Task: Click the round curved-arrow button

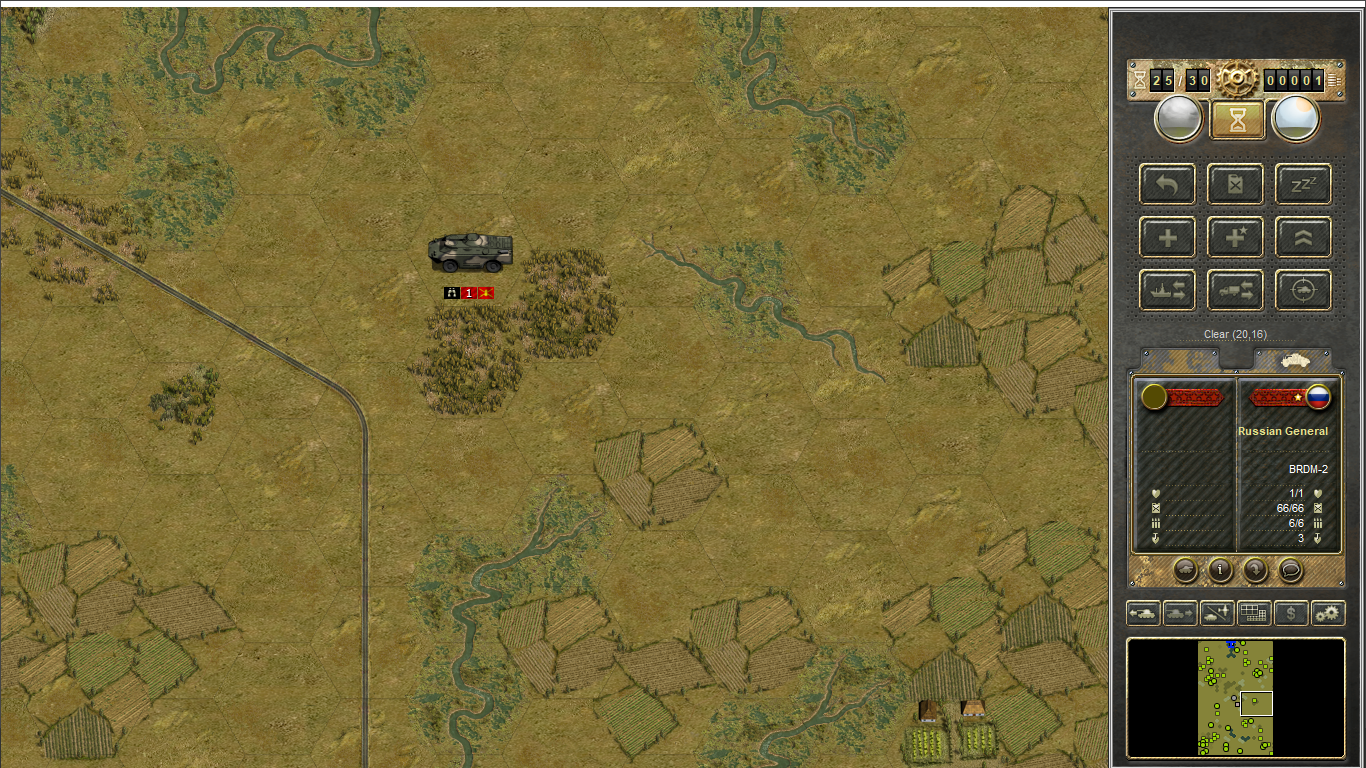Action: coord(1255,570)
